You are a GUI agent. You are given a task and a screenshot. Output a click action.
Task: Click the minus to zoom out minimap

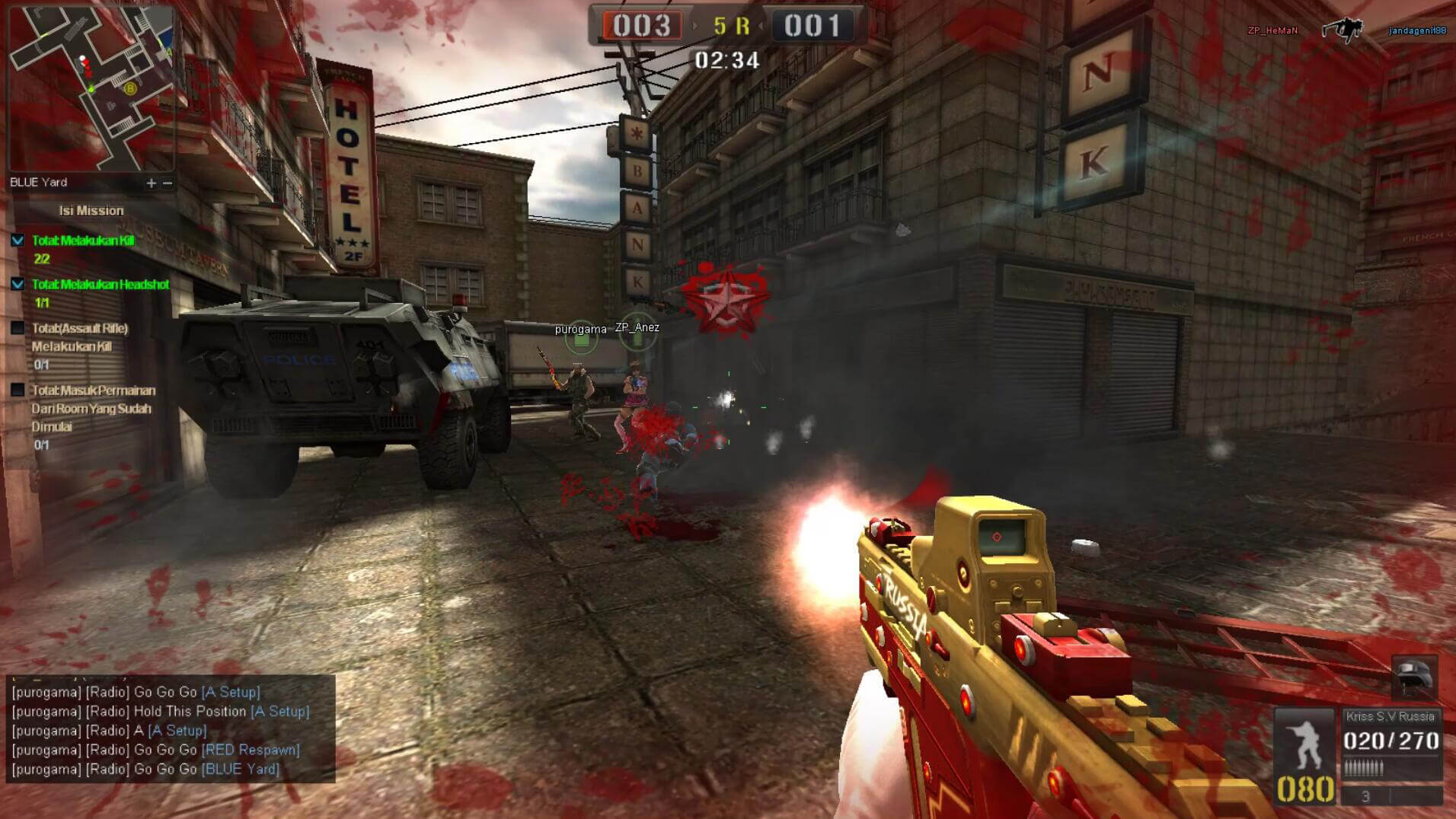(x=167, y=183)
